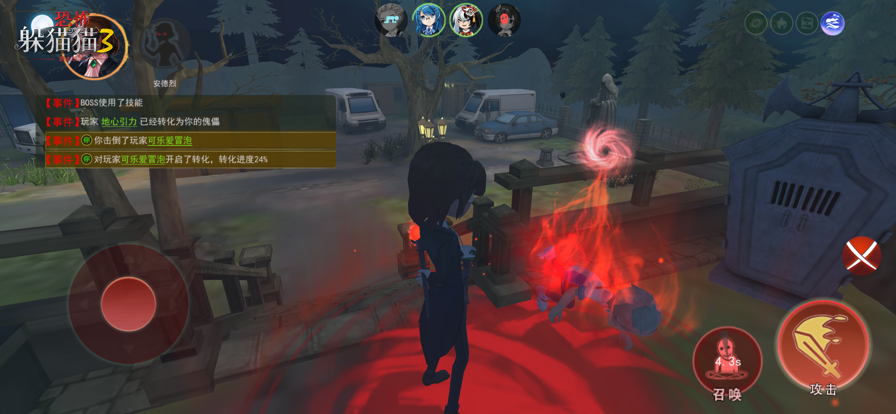Tap the red crossed-swords button
Viewport: 896px width, 414px height.
[861, 255]
